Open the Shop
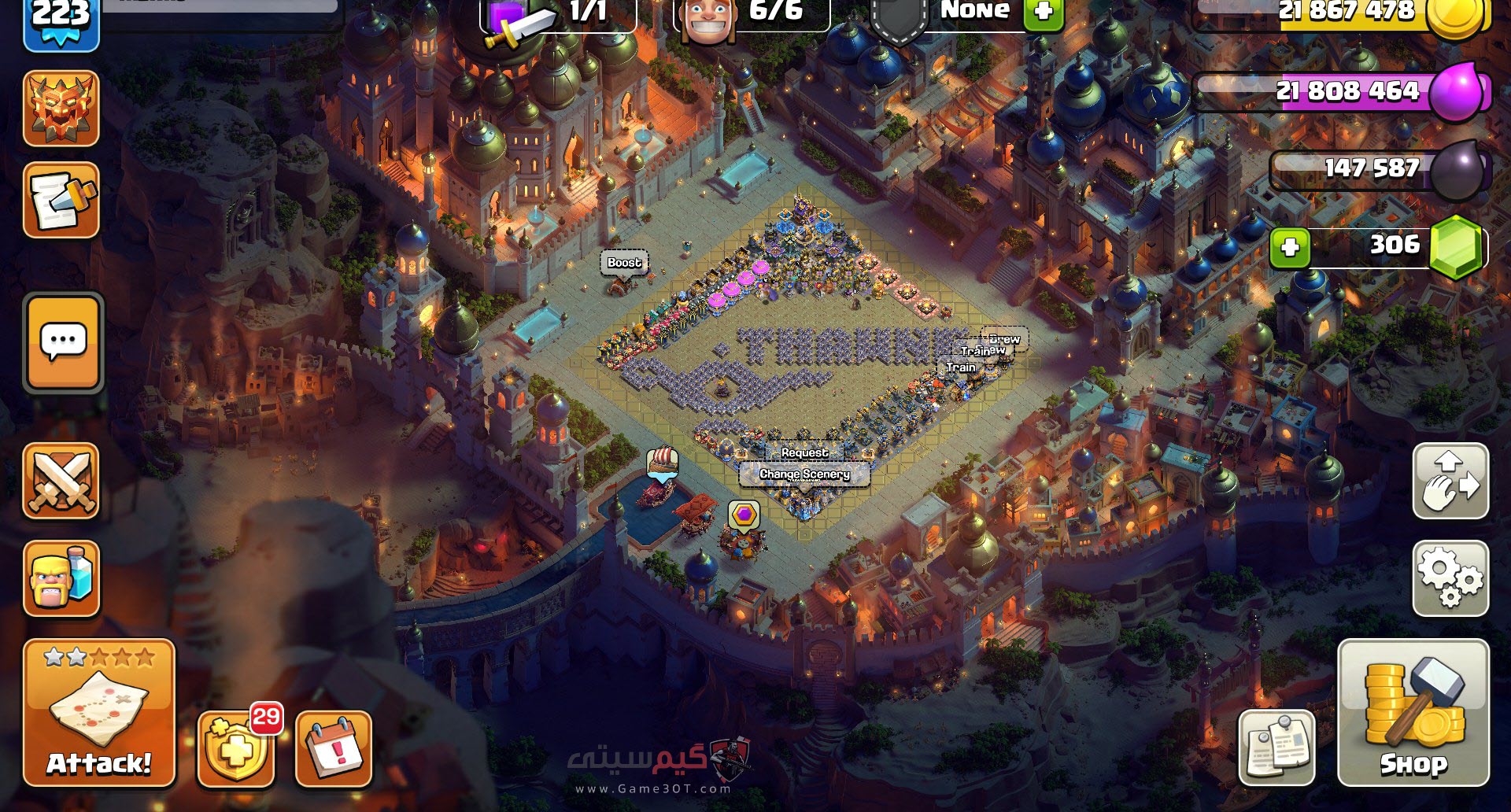1511x812 pixels. (x=1413, y=712)
